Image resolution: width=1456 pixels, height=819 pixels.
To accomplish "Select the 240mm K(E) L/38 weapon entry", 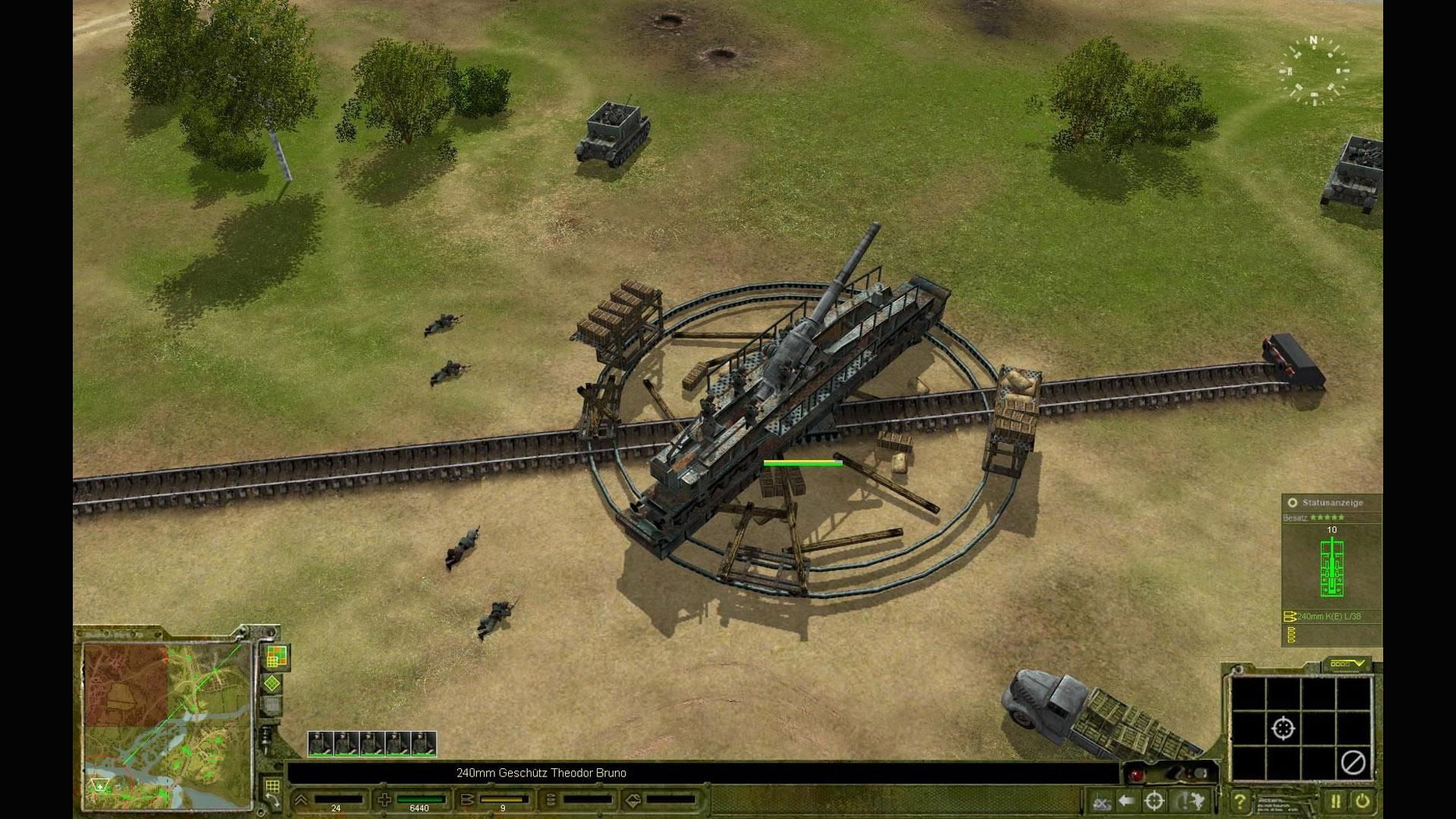I will tap(1328, 617).
